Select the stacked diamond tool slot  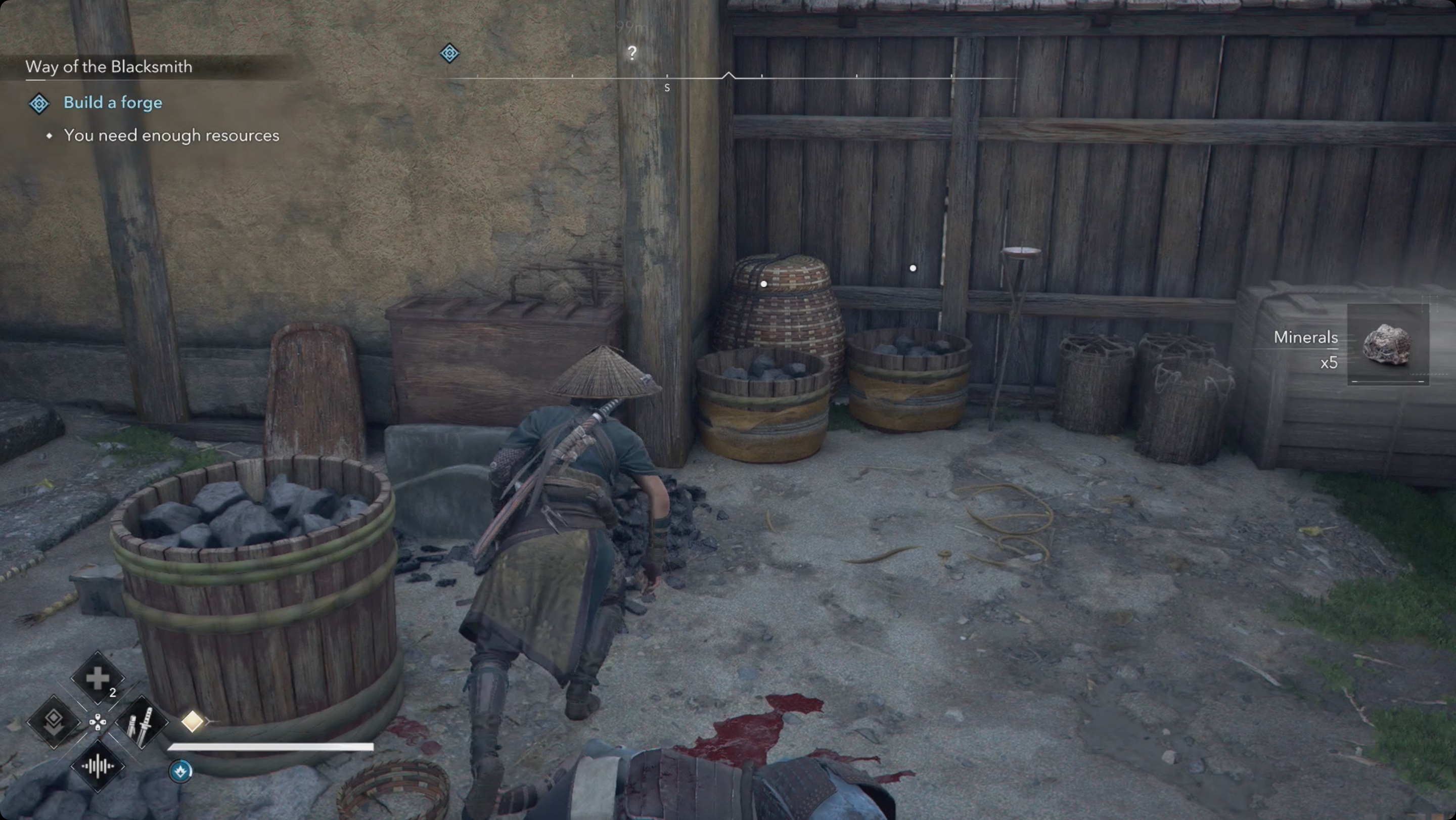(x=54, y=721)
